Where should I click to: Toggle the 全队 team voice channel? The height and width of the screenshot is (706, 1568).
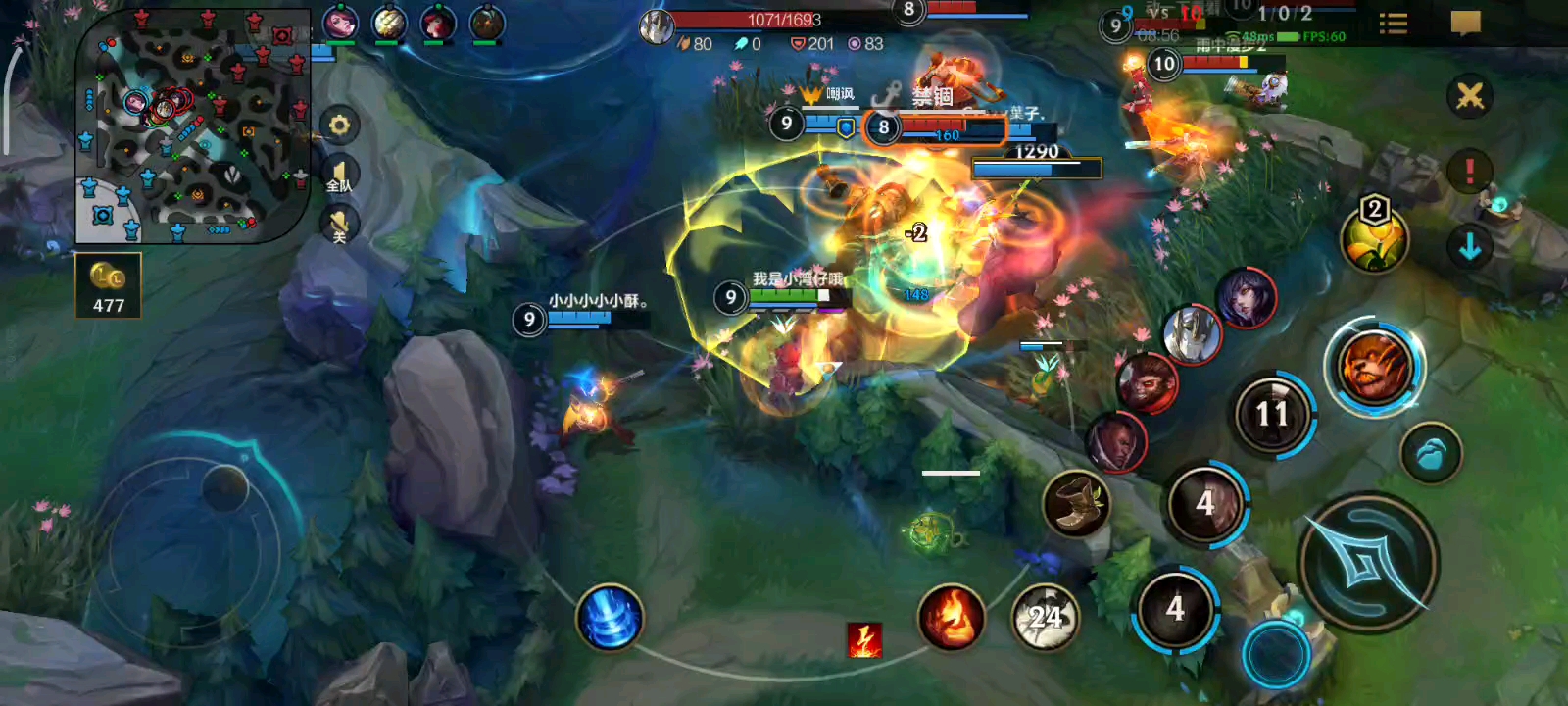click(x=339, y=176)
